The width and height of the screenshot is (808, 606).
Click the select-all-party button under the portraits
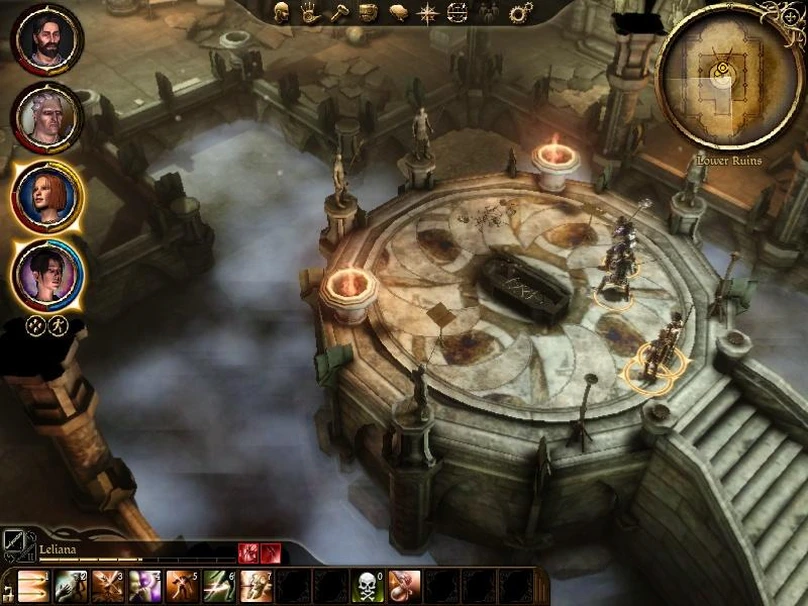34,325
